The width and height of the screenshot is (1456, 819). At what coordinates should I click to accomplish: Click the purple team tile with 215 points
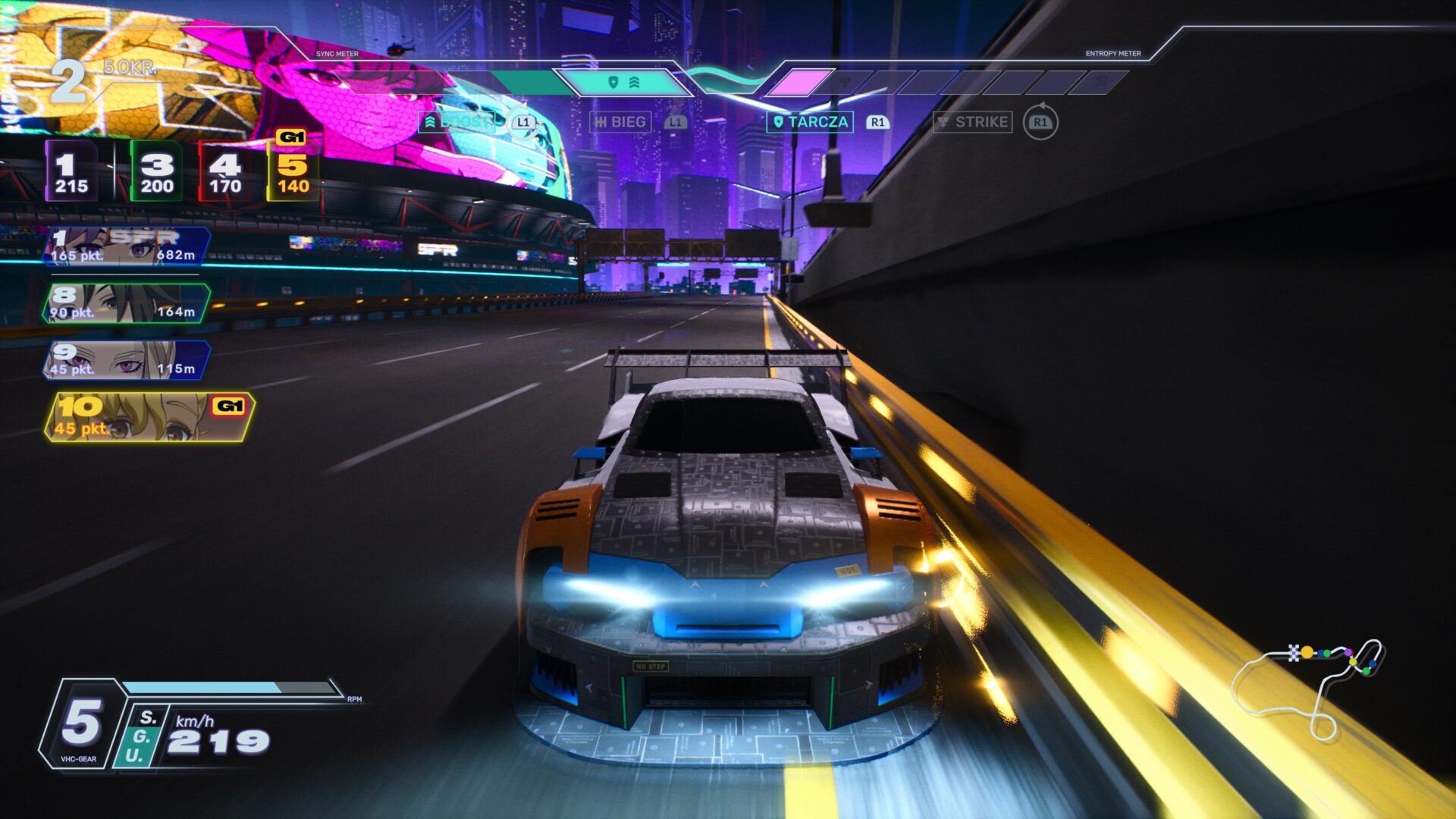71,171
